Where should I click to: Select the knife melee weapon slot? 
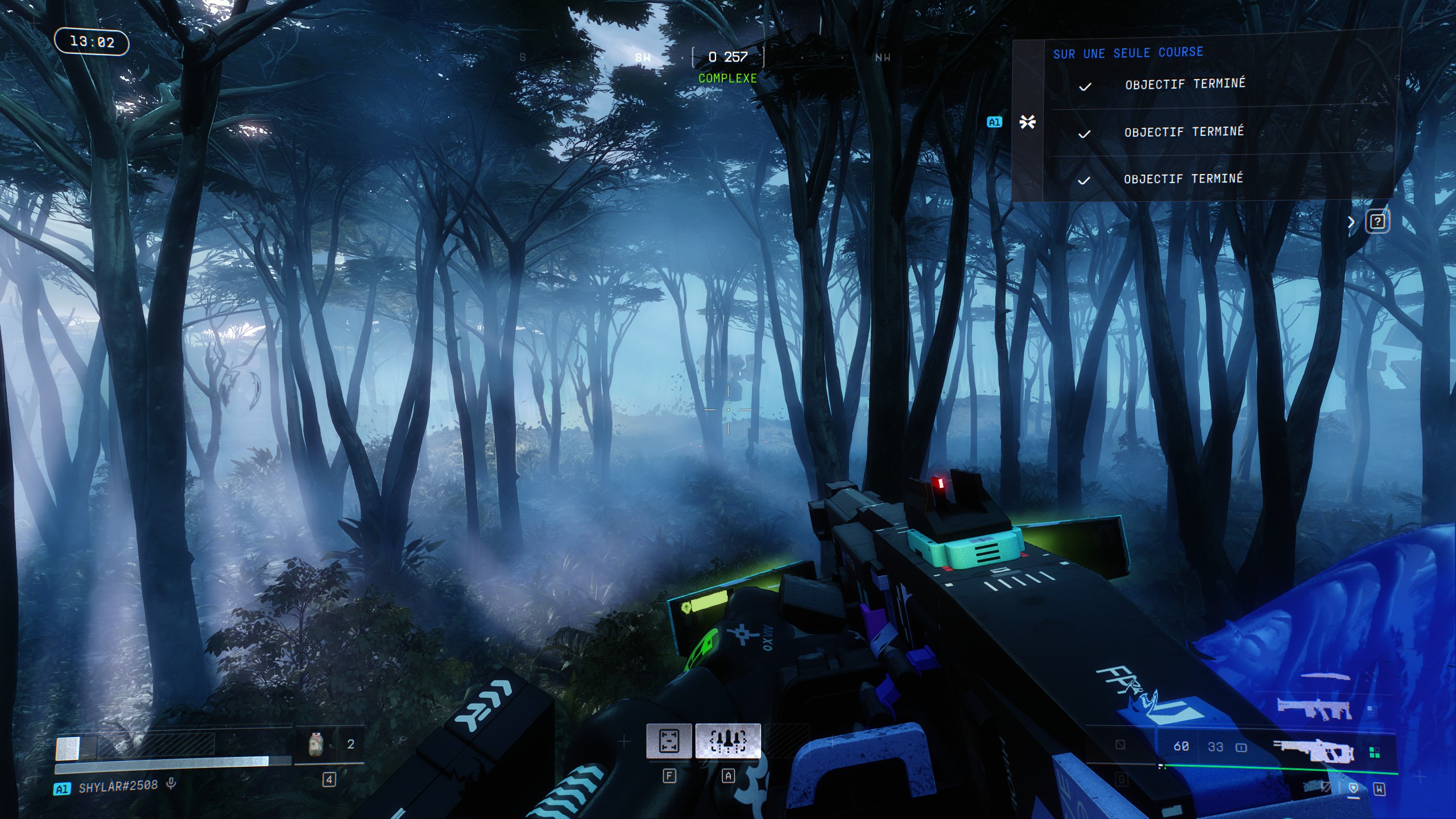click(x=1325, y=677)
